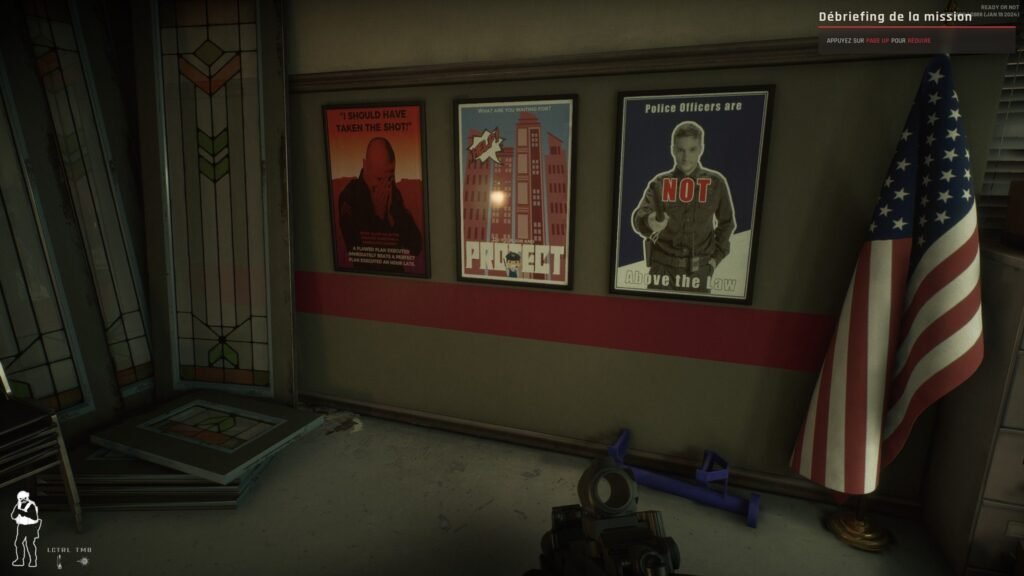This screenshot has height=576, width=1024.
Task: Select the TMD flashlight attachment icon
Action: click(82, 561)
